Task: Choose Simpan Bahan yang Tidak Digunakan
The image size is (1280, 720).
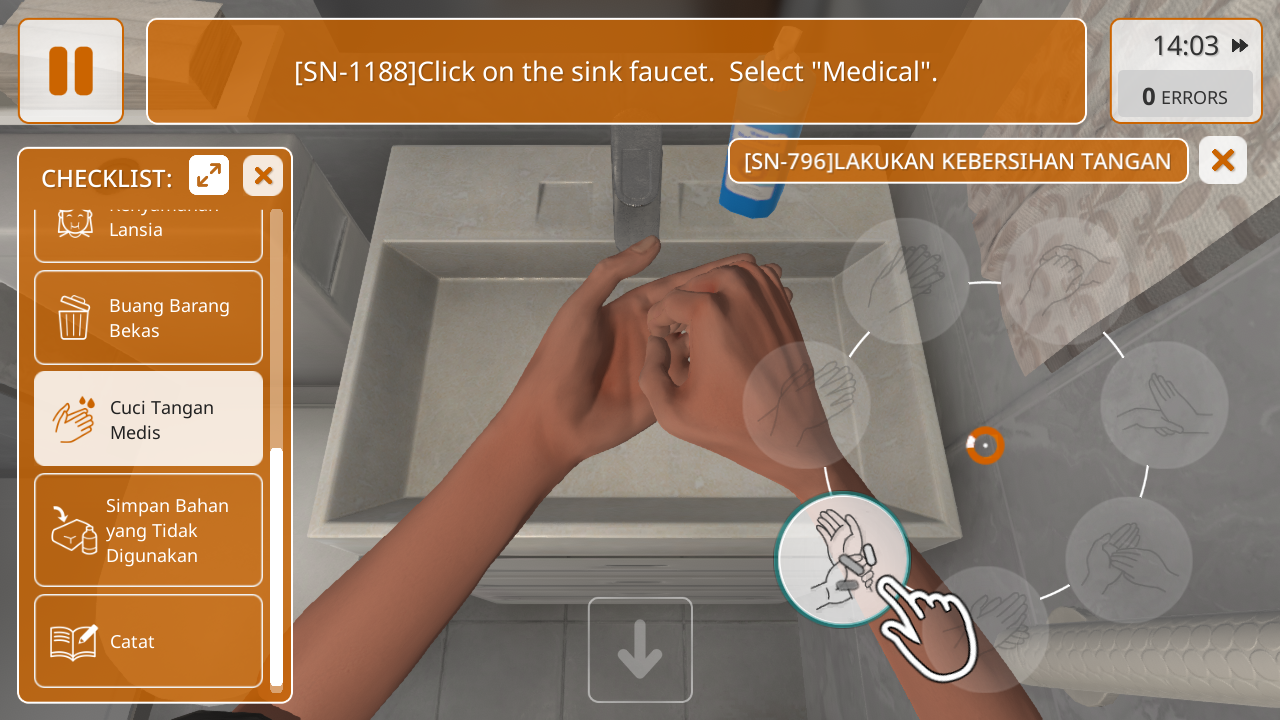Action: click(148, 530)
